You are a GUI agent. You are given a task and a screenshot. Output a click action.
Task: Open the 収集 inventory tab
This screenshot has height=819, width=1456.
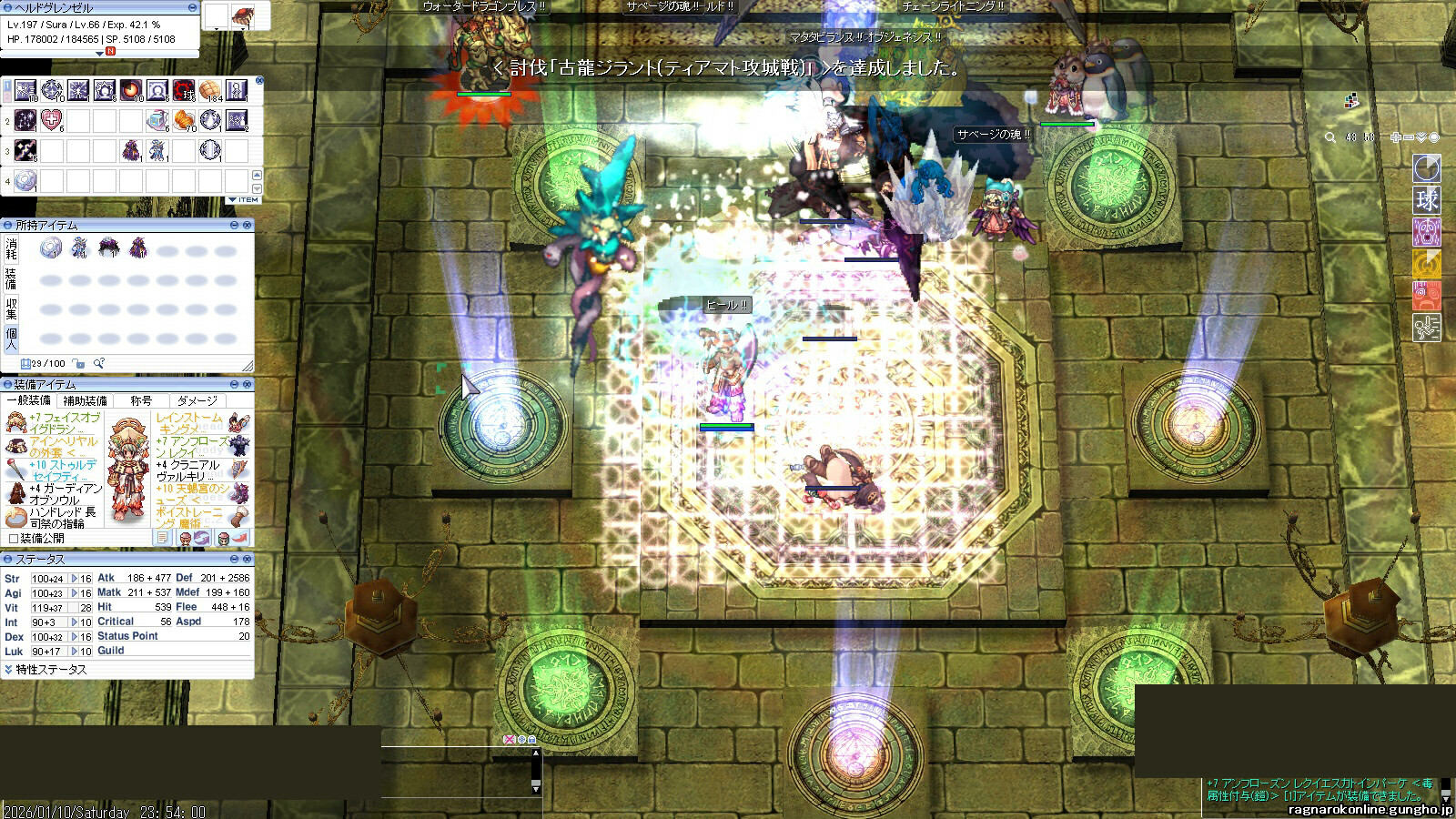click(x=11, y=308)
